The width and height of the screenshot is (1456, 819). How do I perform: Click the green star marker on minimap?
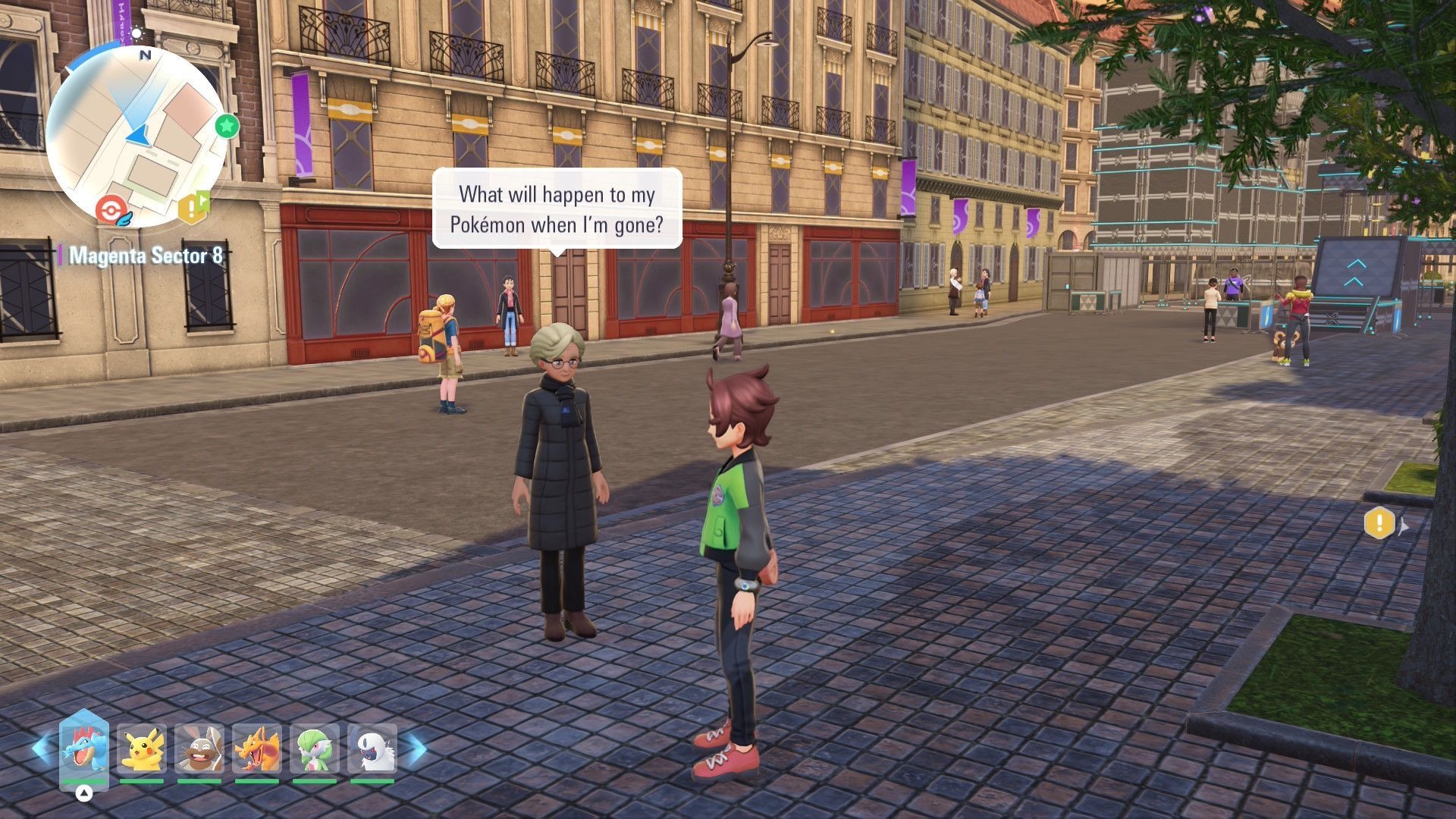[226, 126]
